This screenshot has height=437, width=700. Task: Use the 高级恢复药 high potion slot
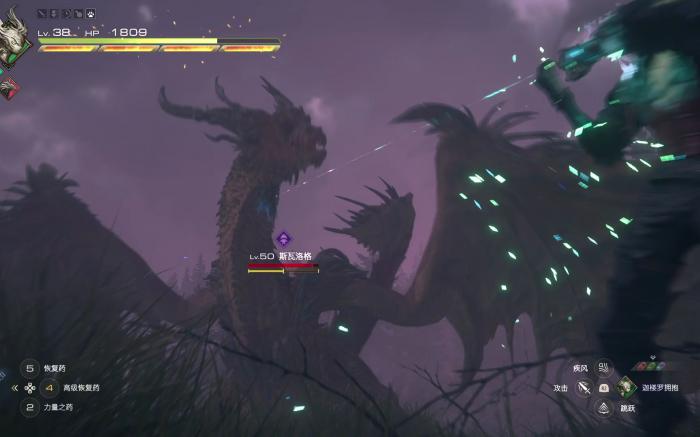[49, 387]
